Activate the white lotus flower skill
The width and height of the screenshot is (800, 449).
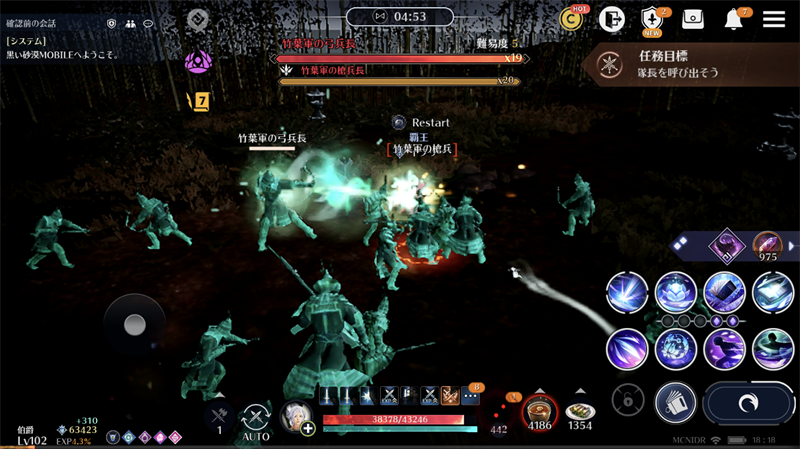676,292
